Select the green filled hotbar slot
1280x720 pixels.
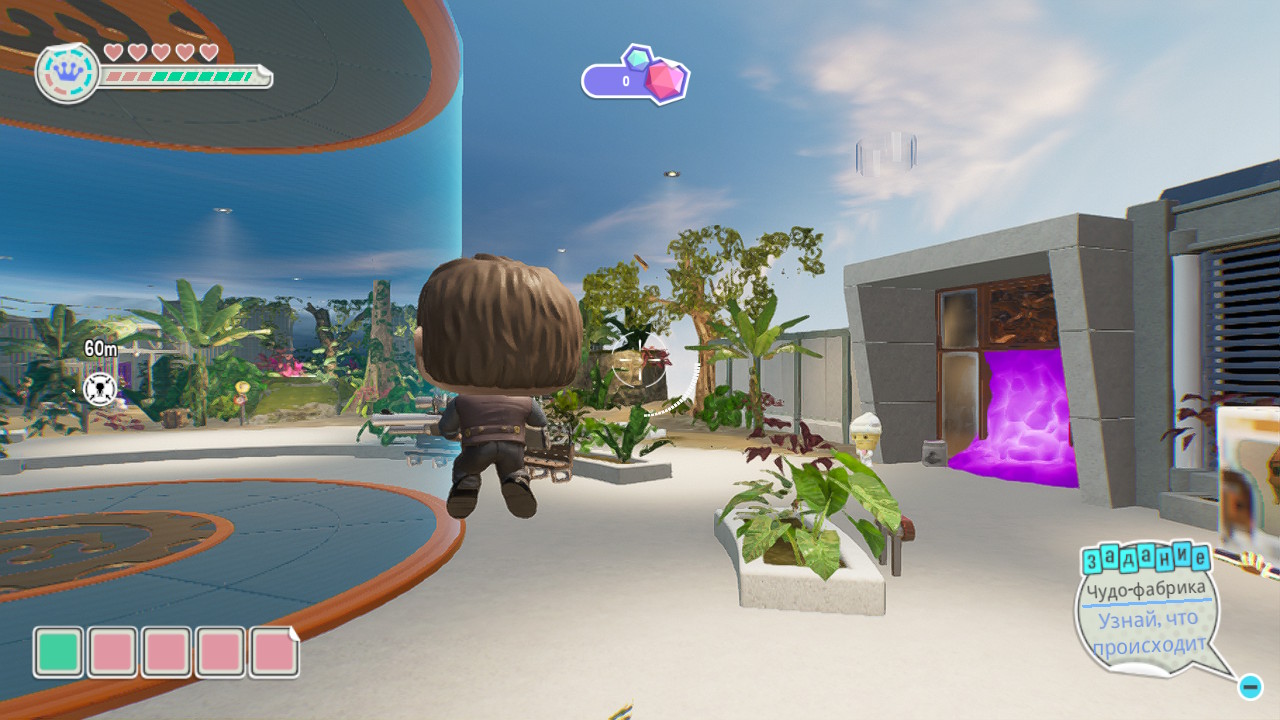pos(59,652)
